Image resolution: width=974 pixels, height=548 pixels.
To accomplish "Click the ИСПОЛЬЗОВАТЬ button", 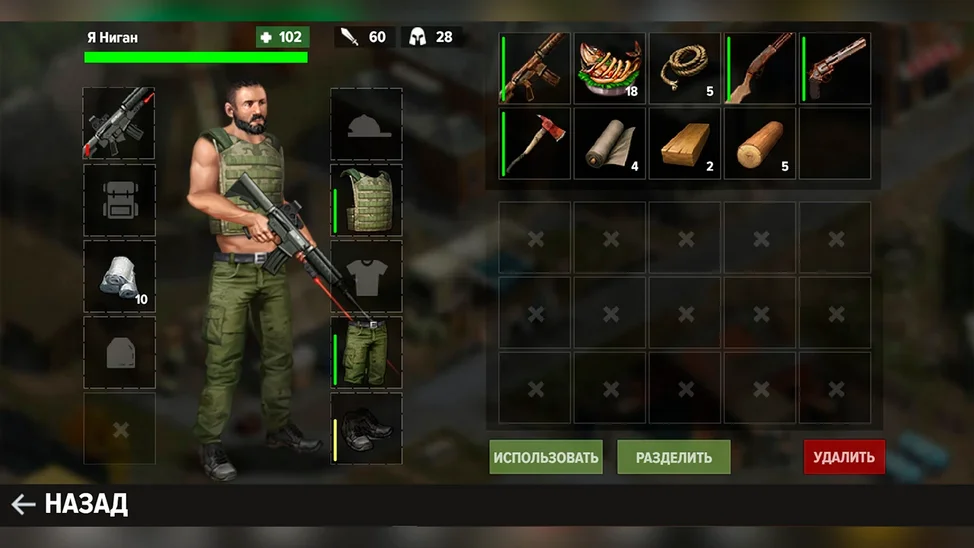I will coord(546,458).
